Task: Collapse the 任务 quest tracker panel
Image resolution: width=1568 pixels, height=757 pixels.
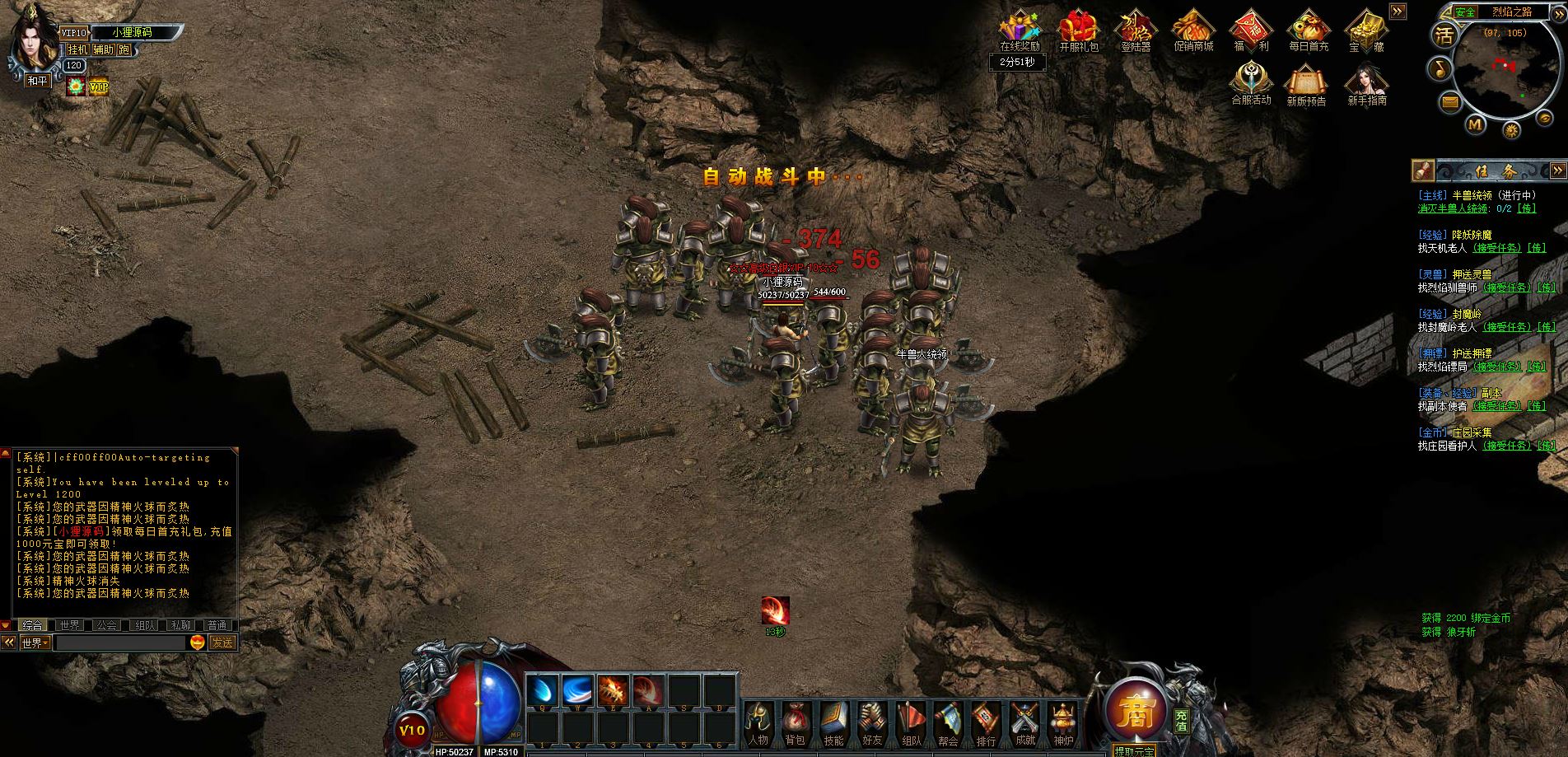Action: tap(1557, 171)
